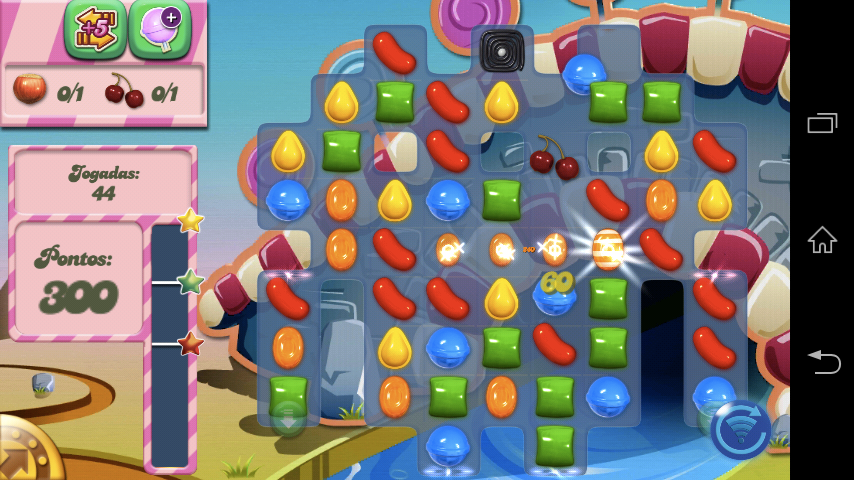Show recent apps via the Android overview button
854x480 pixels.
click(822, 121)
